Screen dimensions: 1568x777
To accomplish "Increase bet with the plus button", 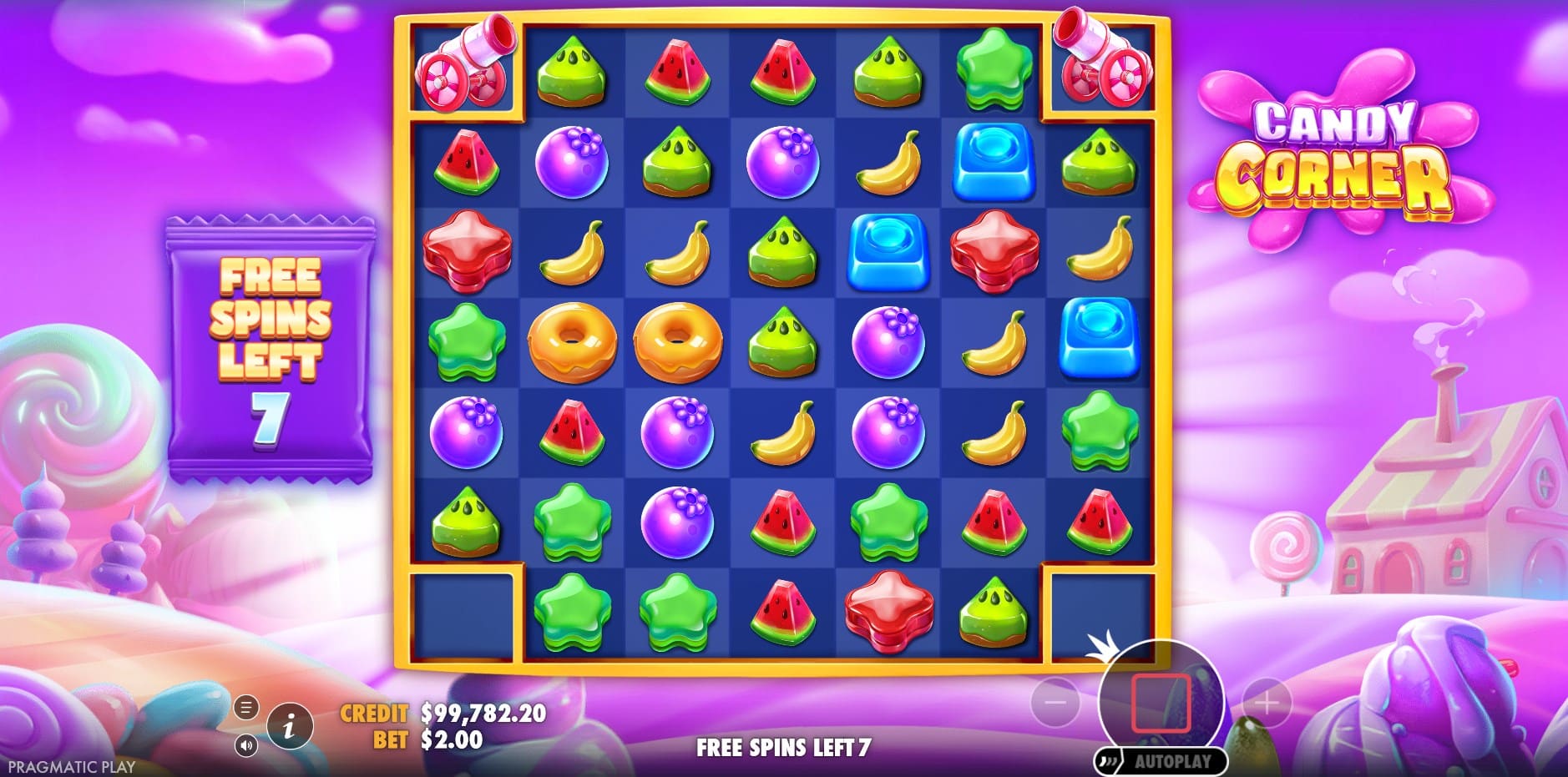I will point(1267,703).
